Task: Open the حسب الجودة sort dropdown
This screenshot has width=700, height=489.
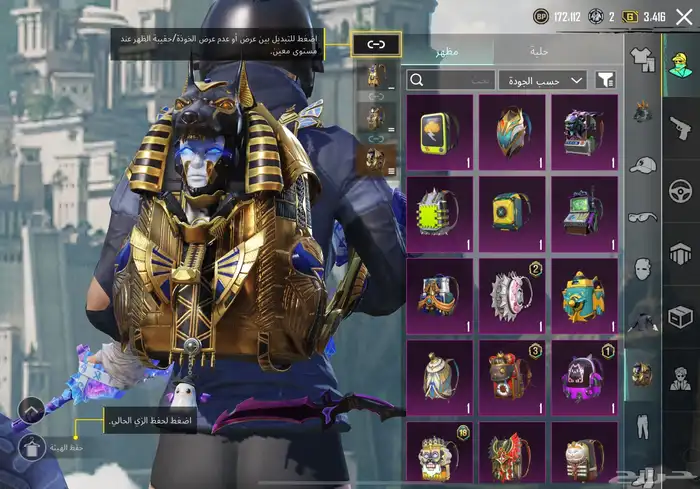Action: click(x=544, y=80)
